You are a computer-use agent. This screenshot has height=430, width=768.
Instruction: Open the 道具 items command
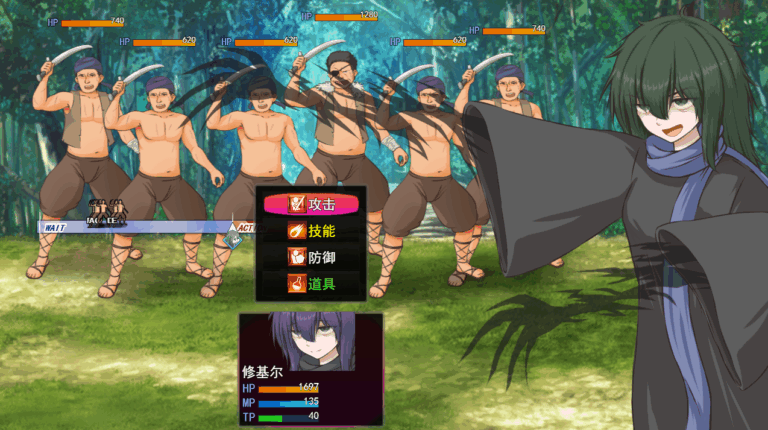pos(310,284)
